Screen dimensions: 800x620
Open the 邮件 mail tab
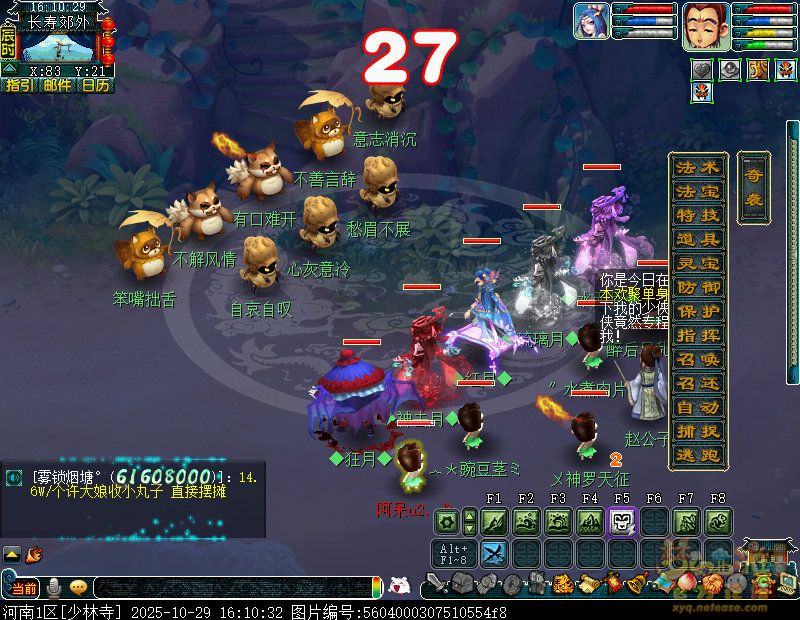[x=57, y=86]
